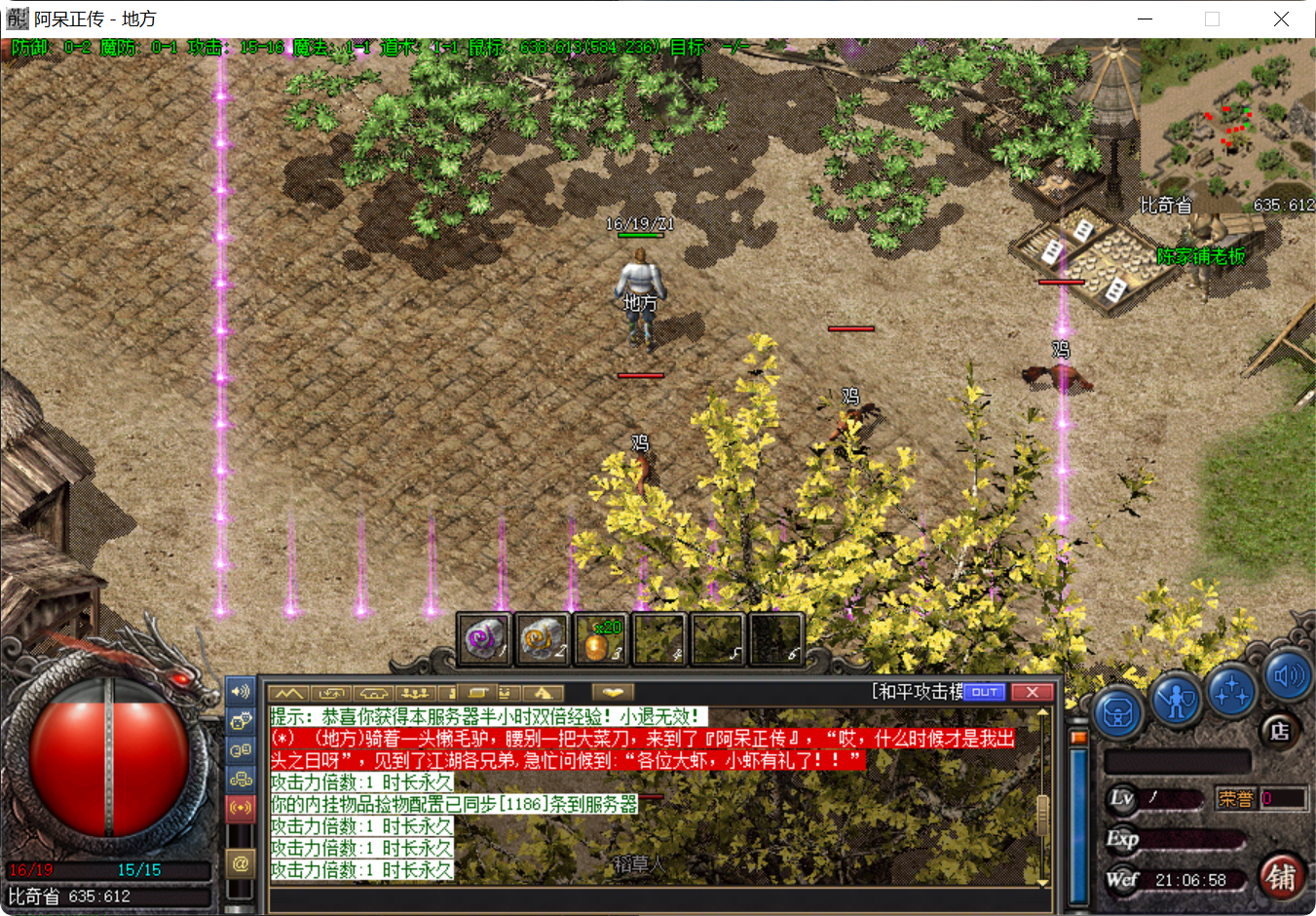Image resolution: width=1316 pixels, height=916 pixels.
Task: Click the heart icon on chat toolbar
Action: [x=614, y=692]
